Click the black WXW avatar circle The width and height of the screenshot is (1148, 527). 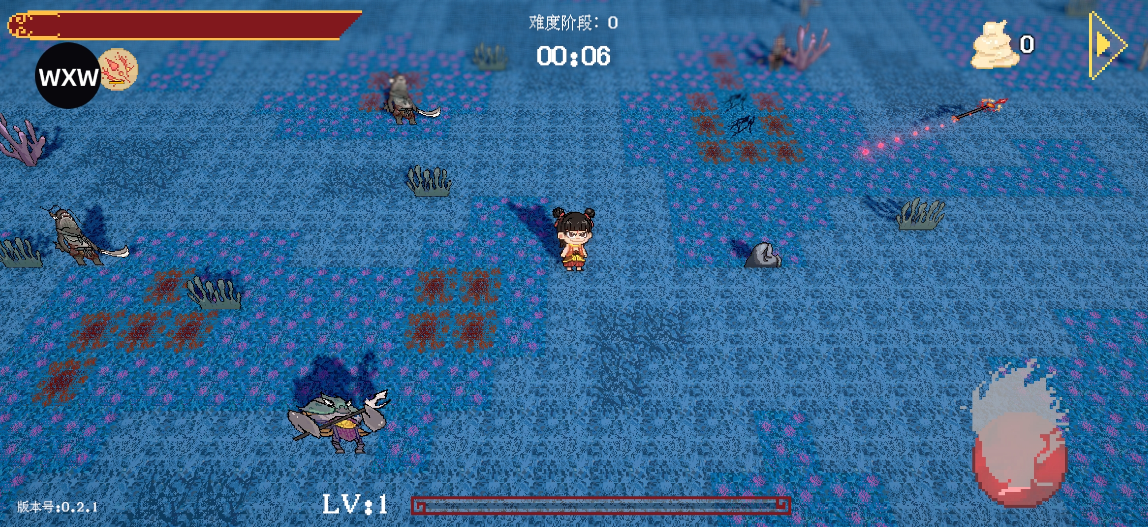click(x=67, y=77)
